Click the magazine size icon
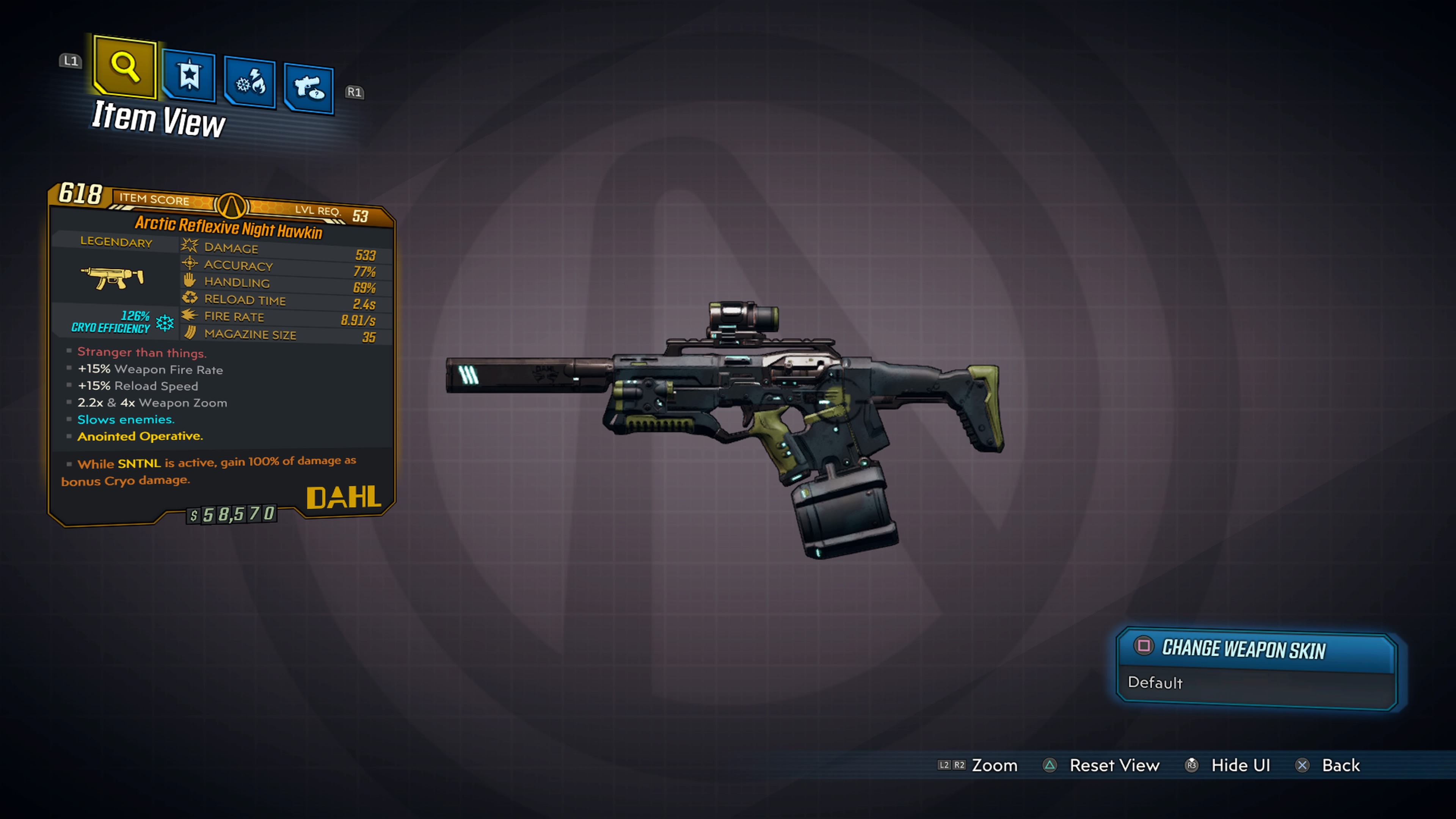Viewport: 1456px width, 819px height. [189, 333]
